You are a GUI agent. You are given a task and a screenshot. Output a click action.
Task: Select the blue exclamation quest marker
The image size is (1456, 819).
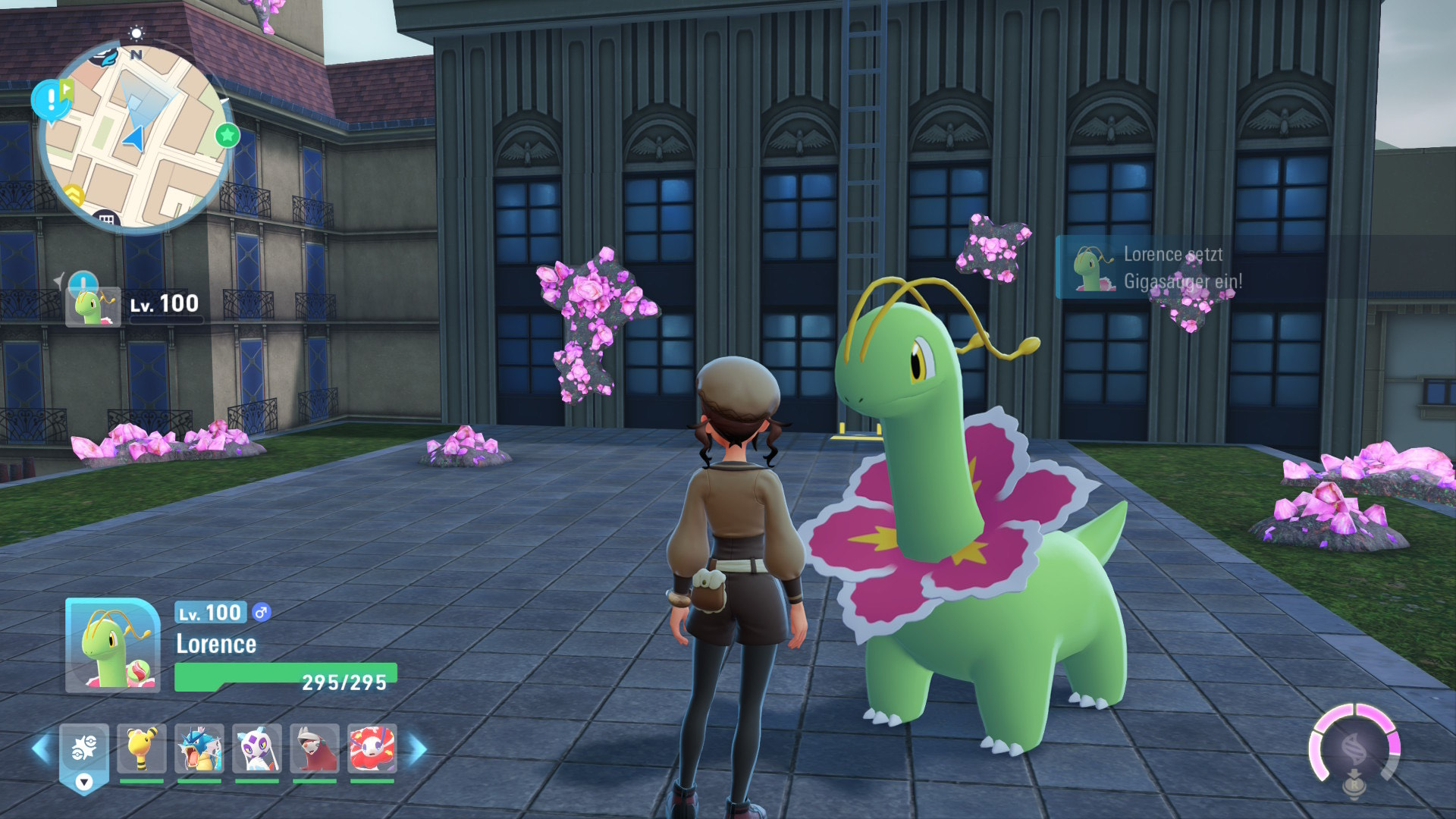coord(51,100)
